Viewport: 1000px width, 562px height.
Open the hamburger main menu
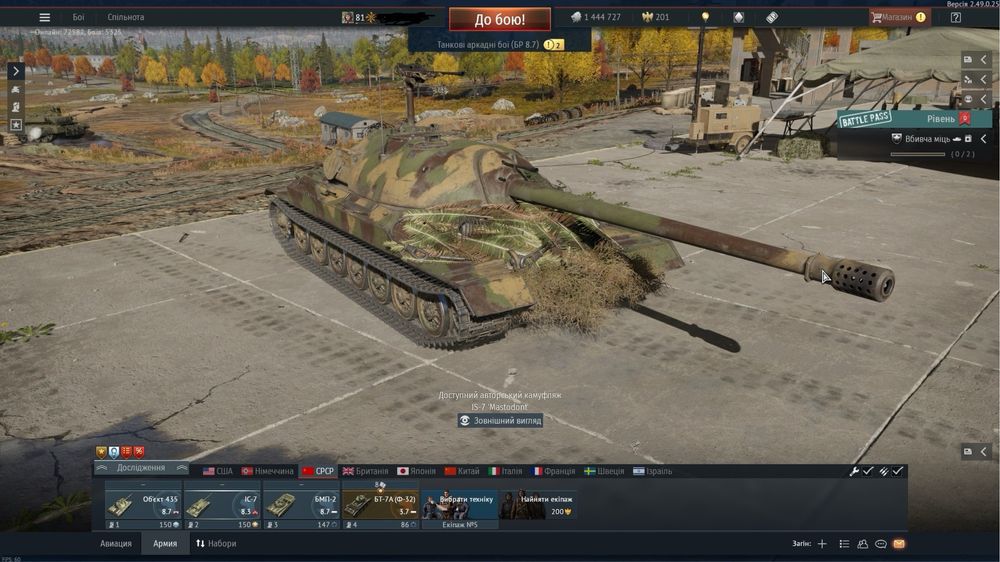click(x=44, y=17)
